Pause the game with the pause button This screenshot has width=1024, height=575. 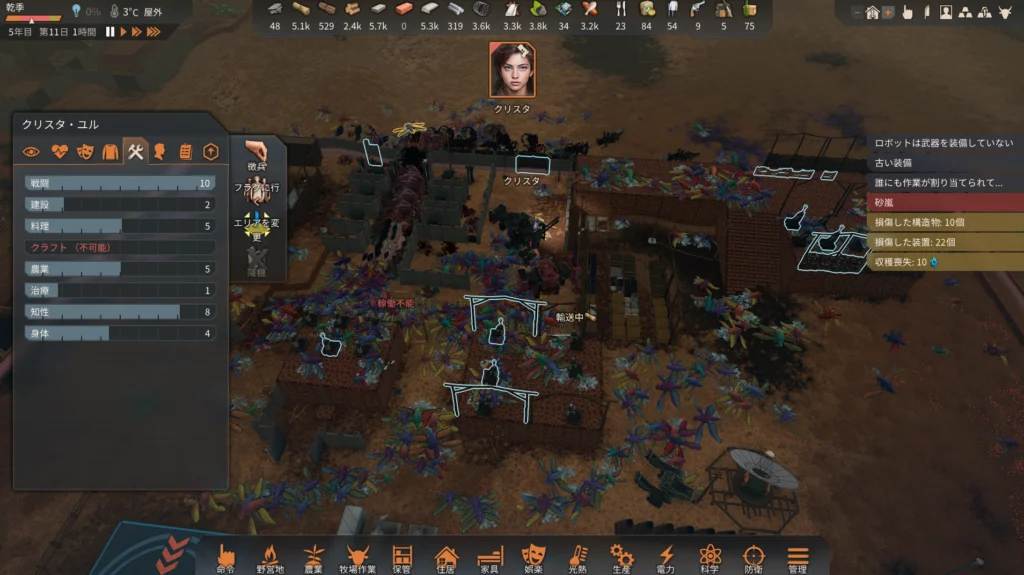pyautogui.click(x=110, y=32)
